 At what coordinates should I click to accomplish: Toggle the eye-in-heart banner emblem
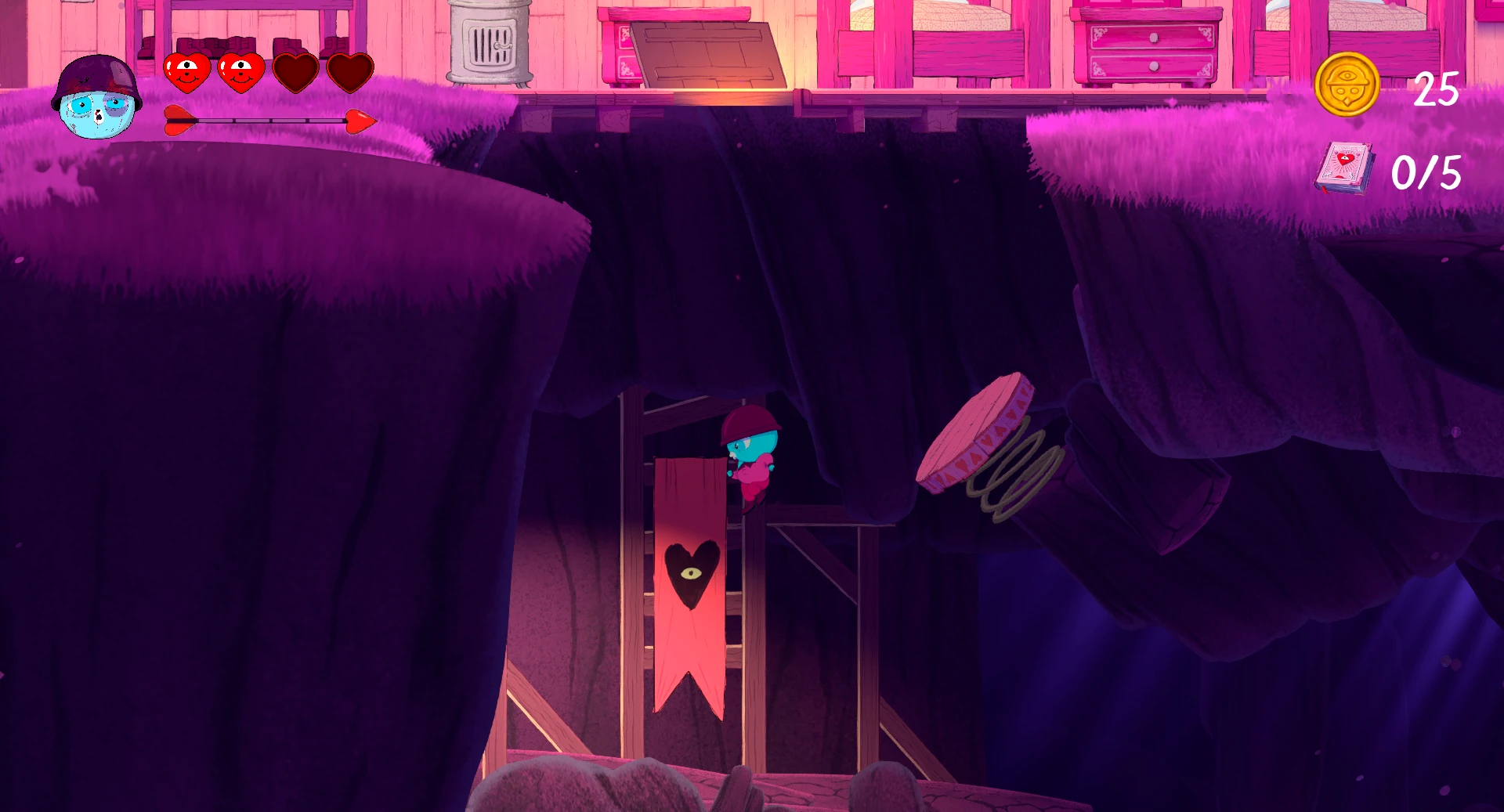coord(692,574)
